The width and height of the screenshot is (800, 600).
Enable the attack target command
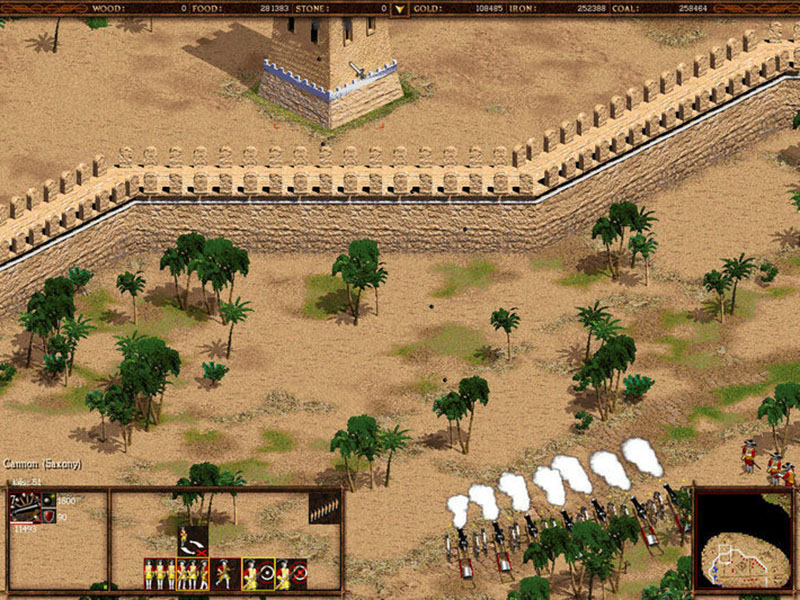click(x=259, y=574)
